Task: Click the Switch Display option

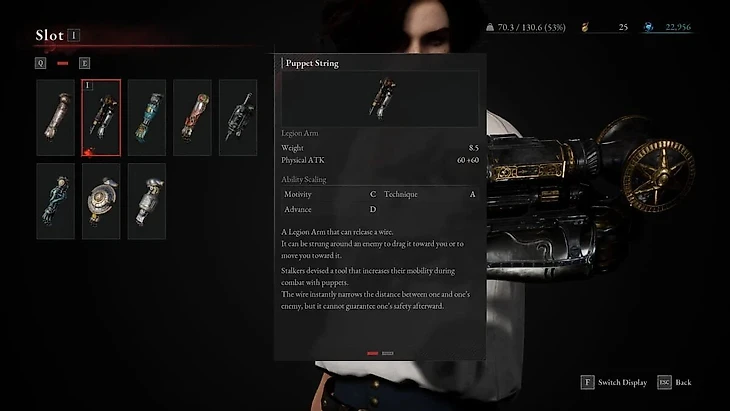Action: pos(613,383)
